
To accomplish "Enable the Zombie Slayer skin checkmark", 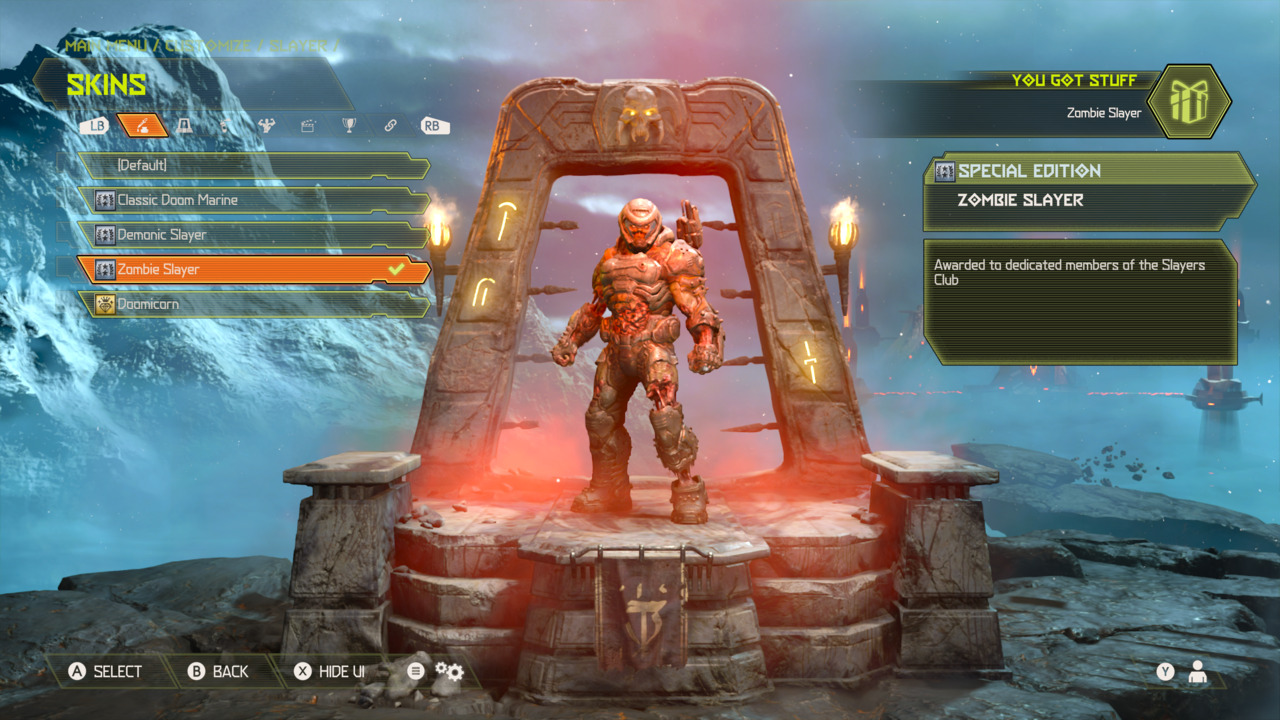I will [396, 268].
